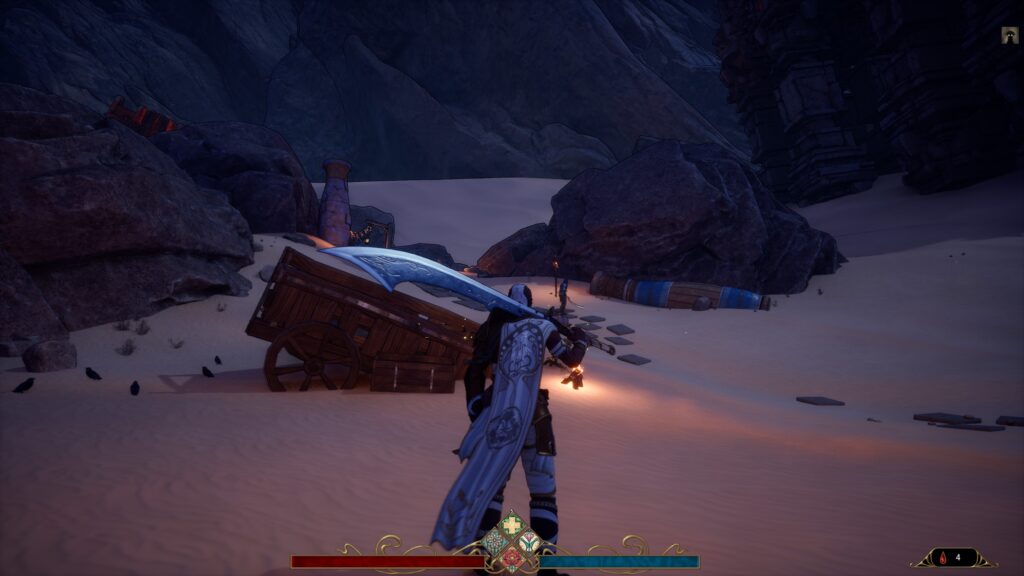Image resolution: width=1024 pixels, height=576 pixels.
Task: Activate the red rose diamond ability
Action: click(x=512, y=559)
